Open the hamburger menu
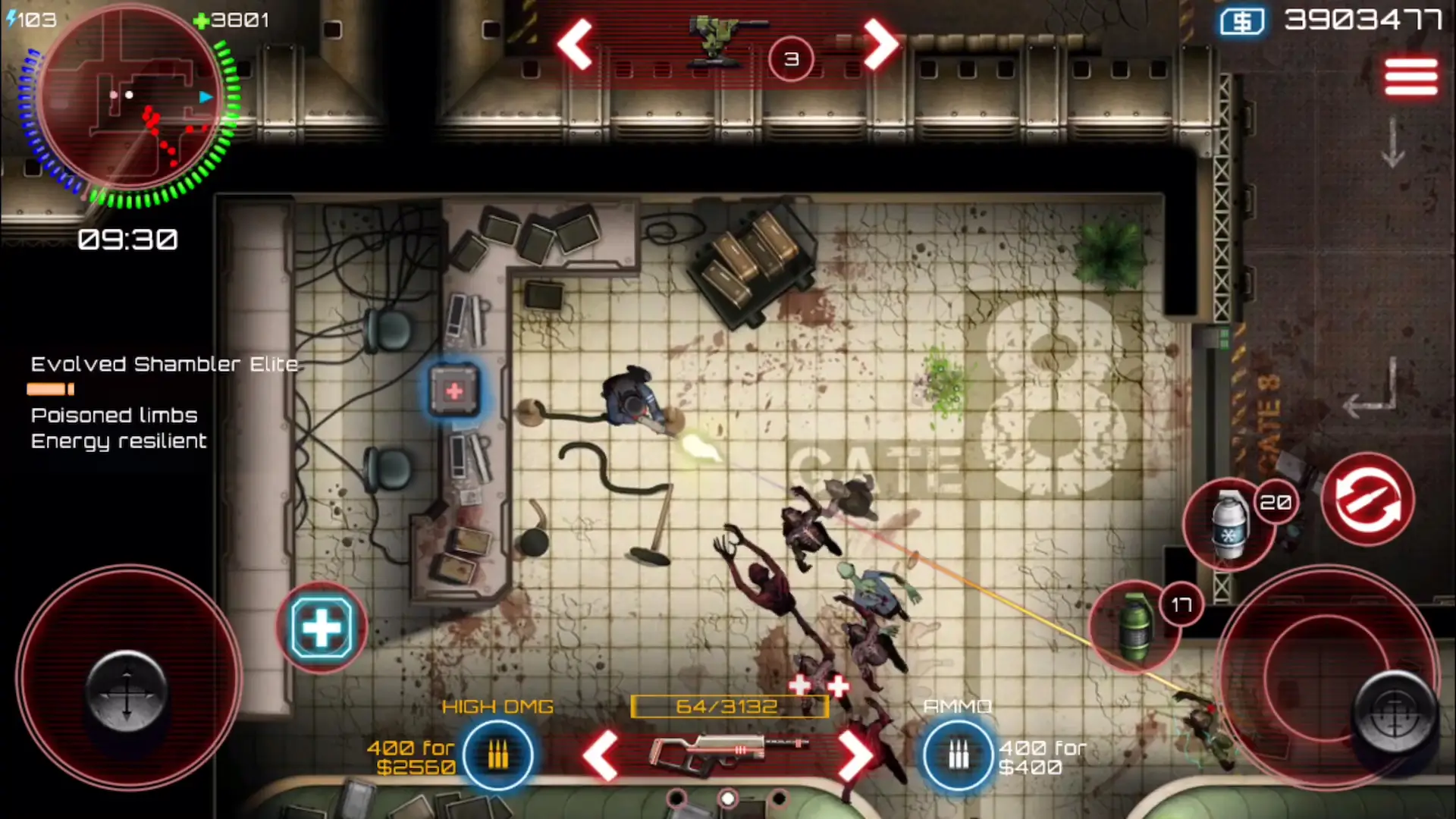 tap(1410, 76)
